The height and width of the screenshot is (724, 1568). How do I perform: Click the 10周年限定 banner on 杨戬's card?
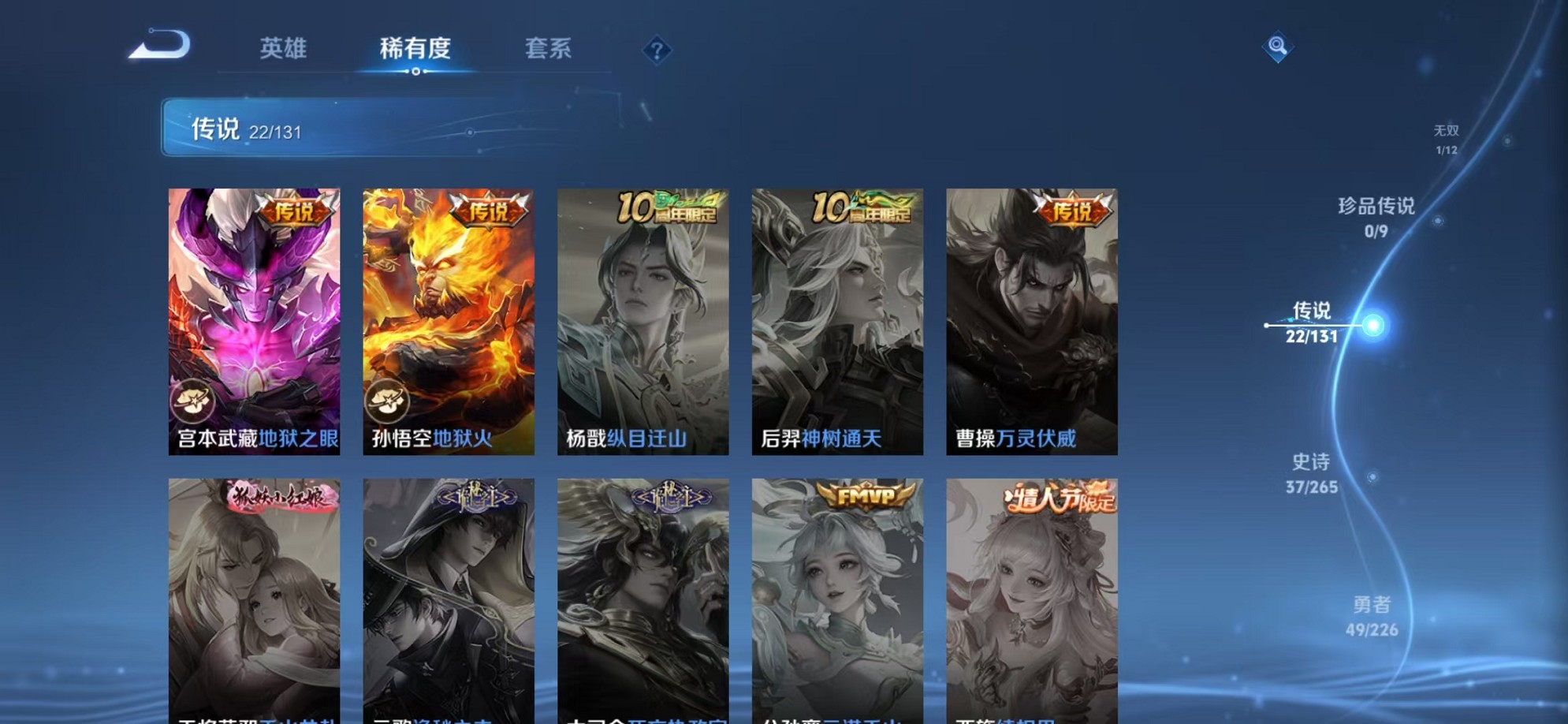[x=669, y=207]
